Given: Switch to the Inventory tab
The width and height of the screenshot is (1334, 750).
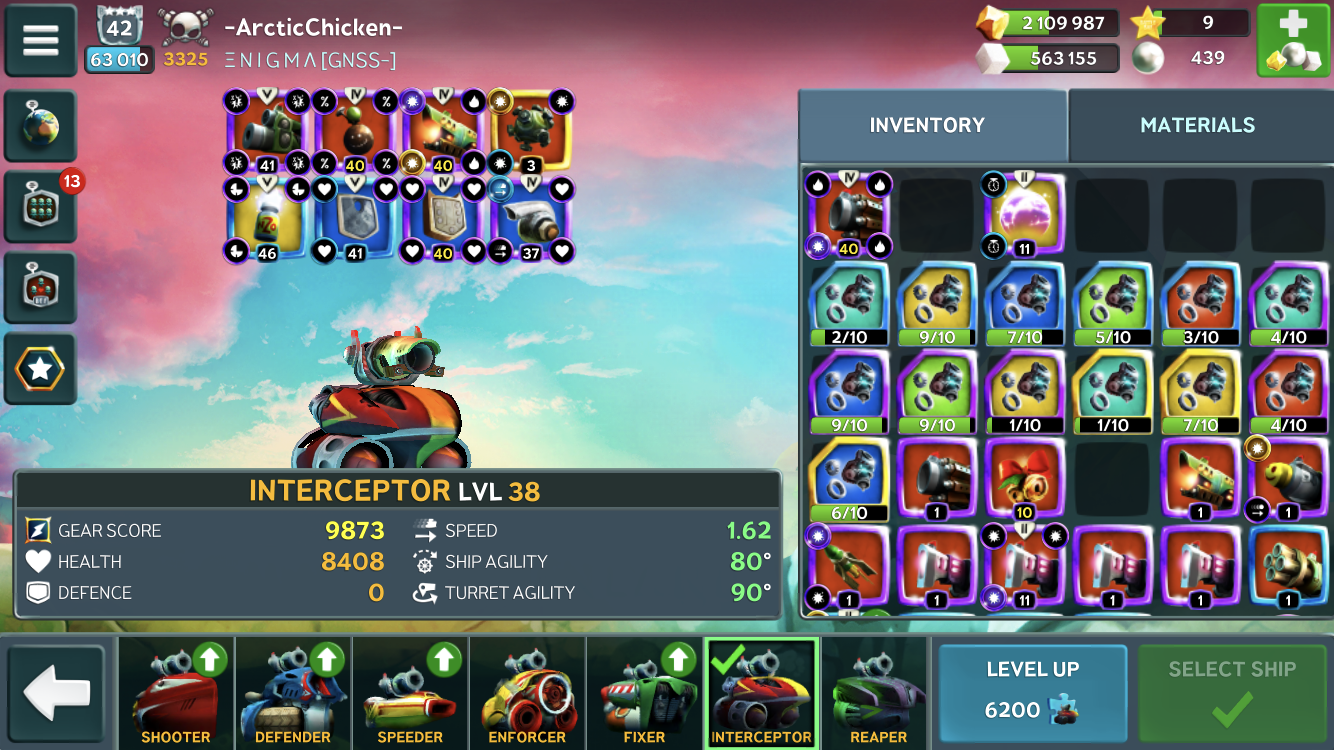Looking at the screenshot, I should click(927, 125).
